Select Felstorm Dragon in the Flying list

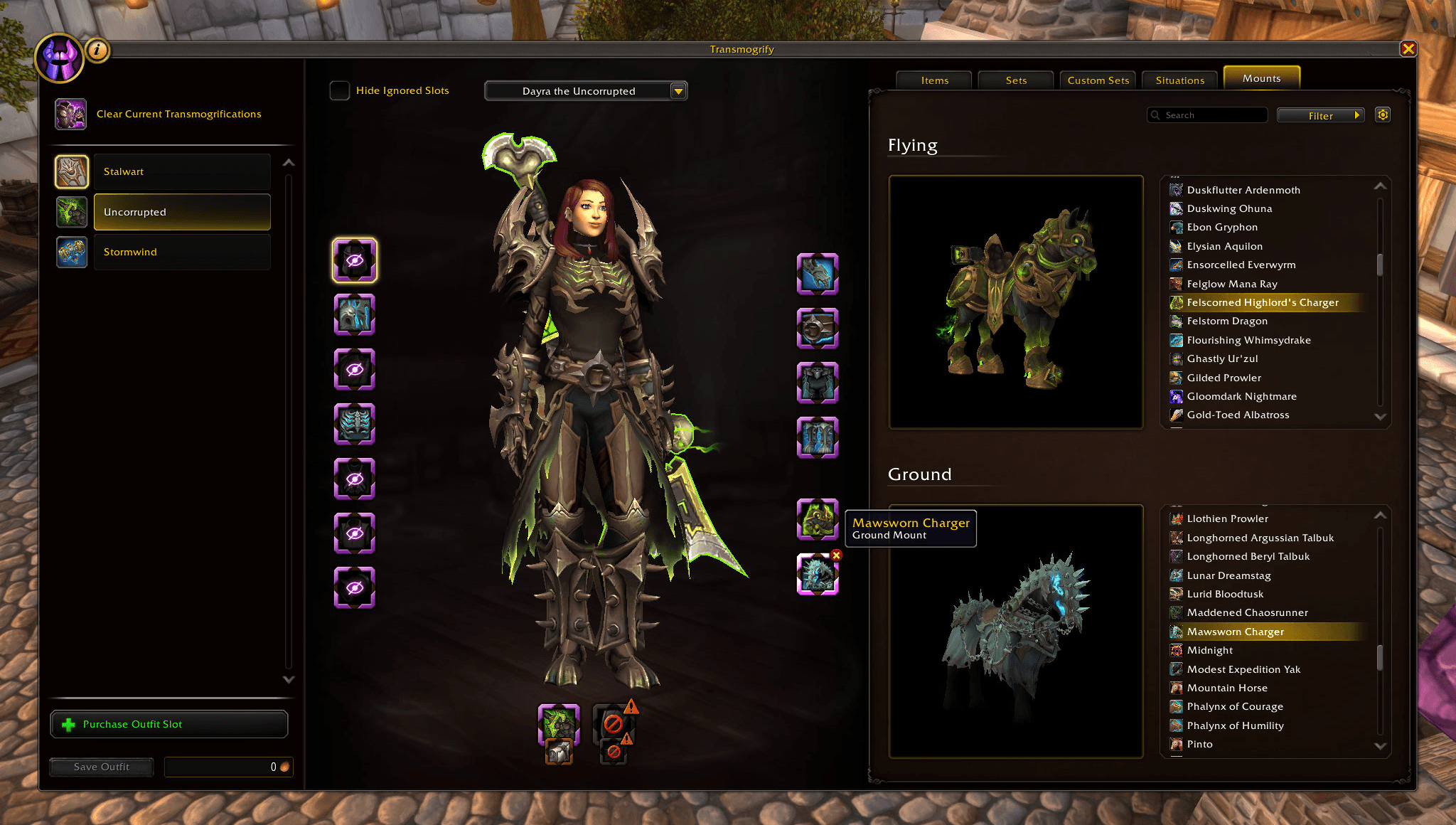1227,321
